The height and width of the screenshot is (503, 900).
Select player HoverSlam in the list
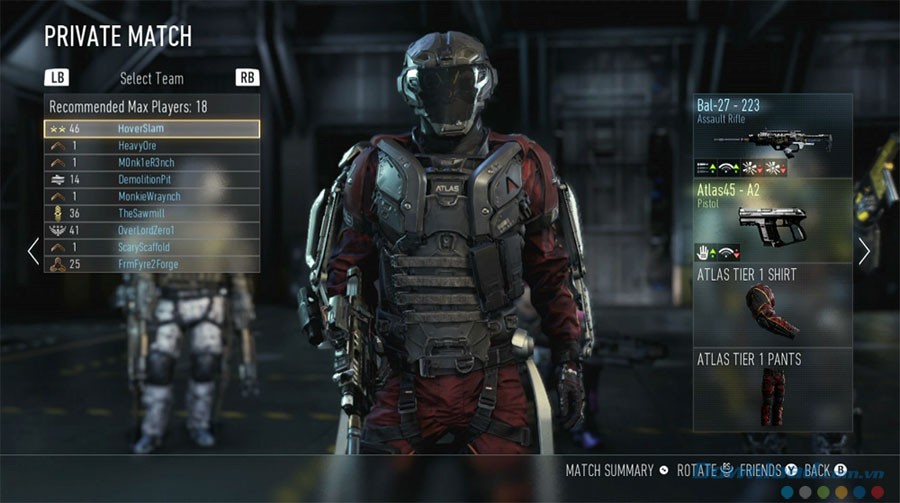(x=151, y=129)
